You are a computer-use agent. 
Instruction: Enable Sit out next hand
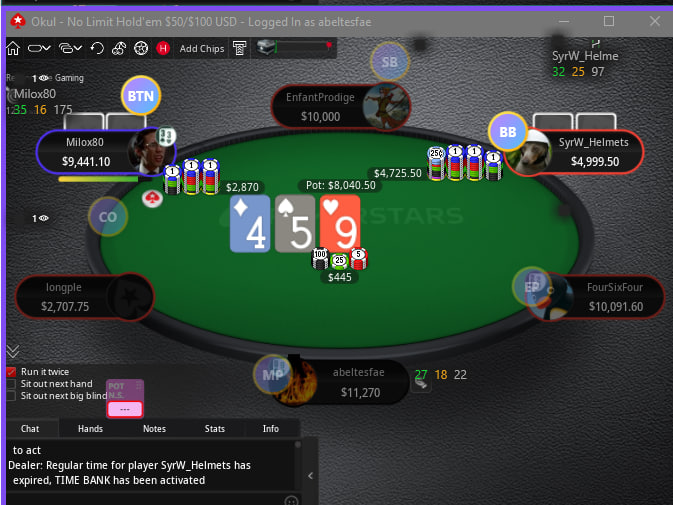[11, 383]
